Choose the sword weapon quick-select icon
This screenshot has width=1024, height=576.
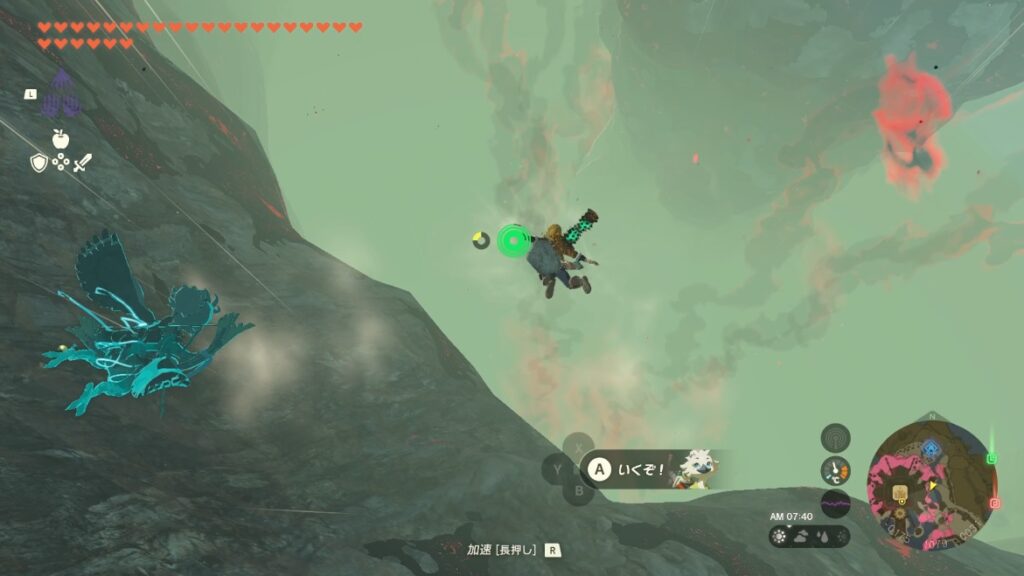(82, 162)
